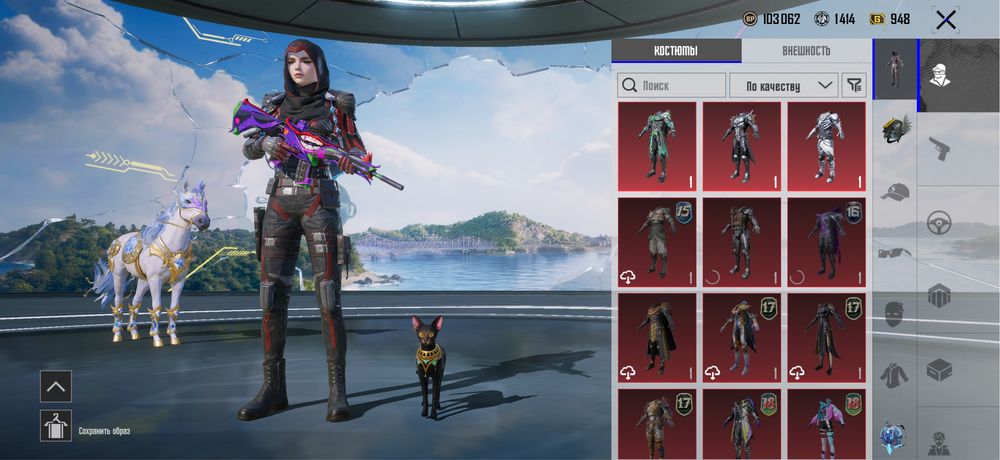Screen dimensions: 1000x460
Task: Open the По качеству sort dropdown
Action: pyautogui.click(x=783, y=85)
